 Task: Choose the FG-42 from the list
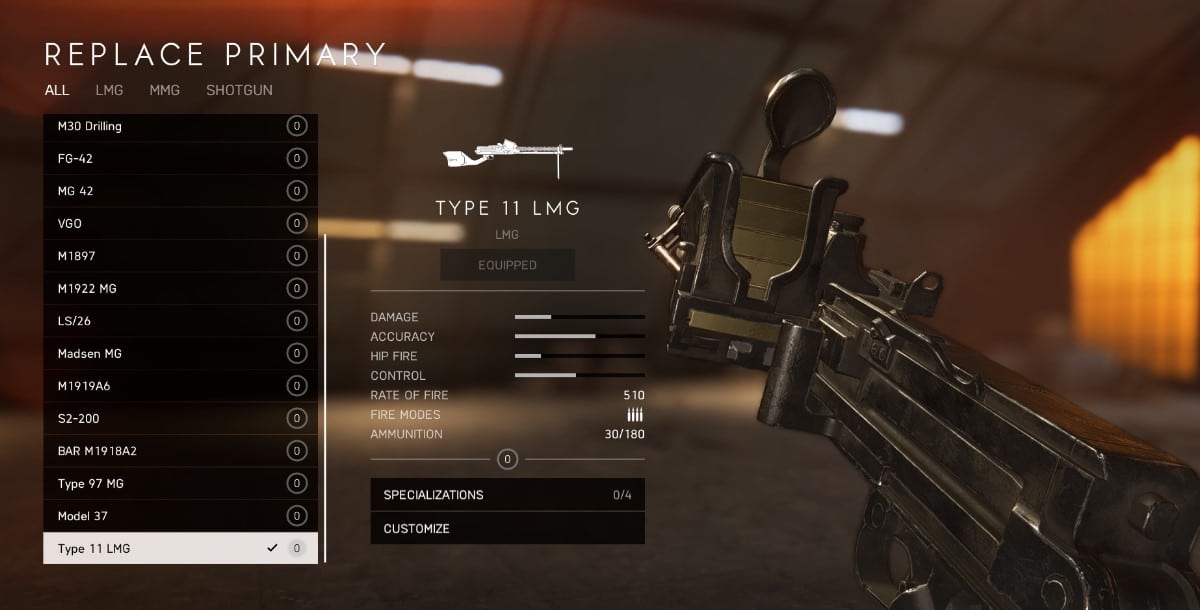tap(180, 158)
